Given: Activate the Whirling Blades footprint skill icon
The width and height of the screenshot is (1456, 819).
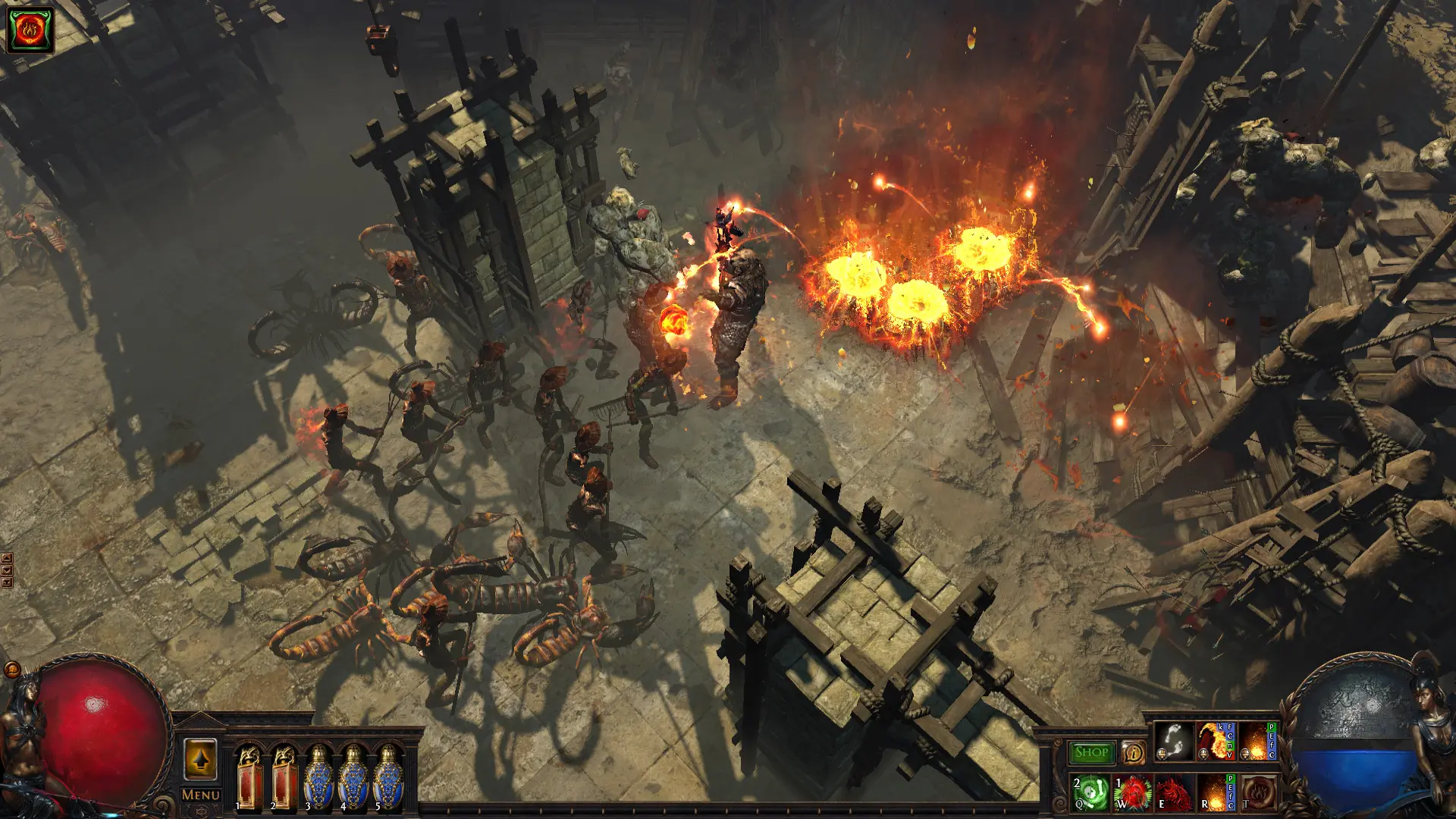Looking at the screenshot, I should (1174, 741).
